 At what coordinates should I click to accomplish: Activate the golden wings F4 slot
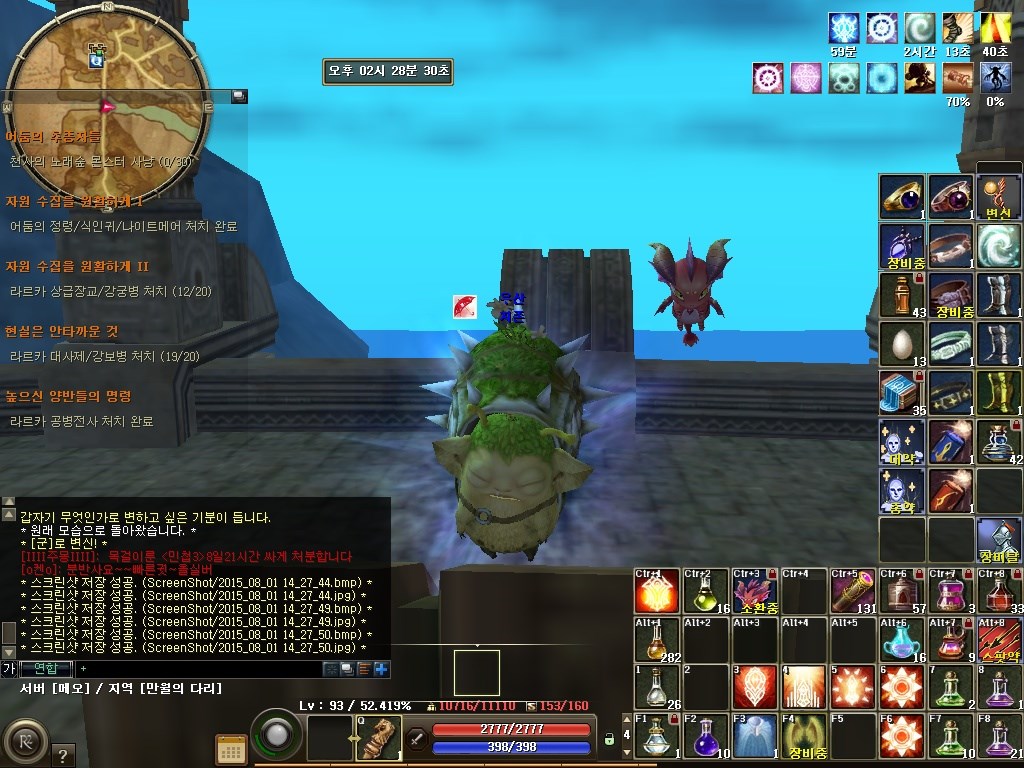click(804, 736)
